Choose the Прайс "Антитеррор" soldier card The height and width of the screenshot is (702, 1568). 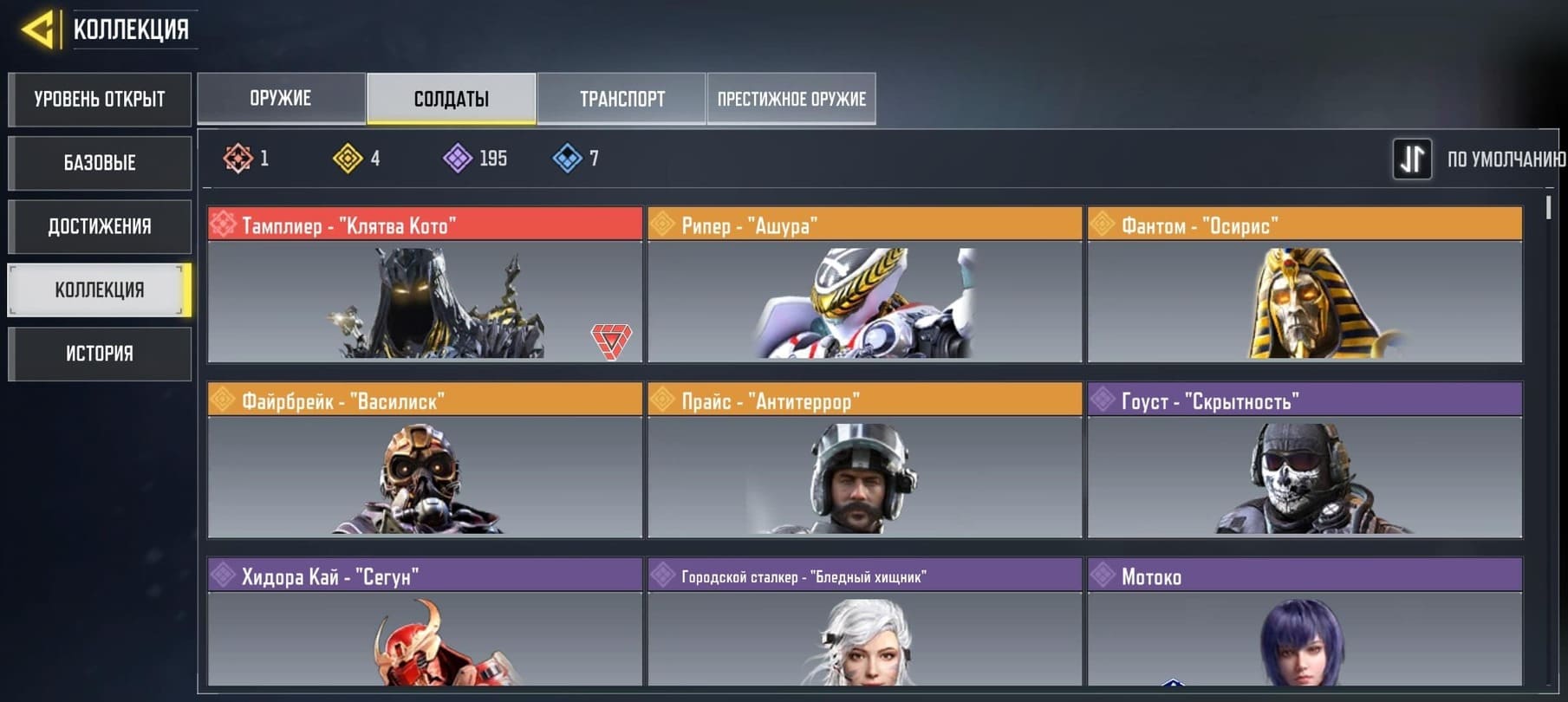[x=864, y=462]
